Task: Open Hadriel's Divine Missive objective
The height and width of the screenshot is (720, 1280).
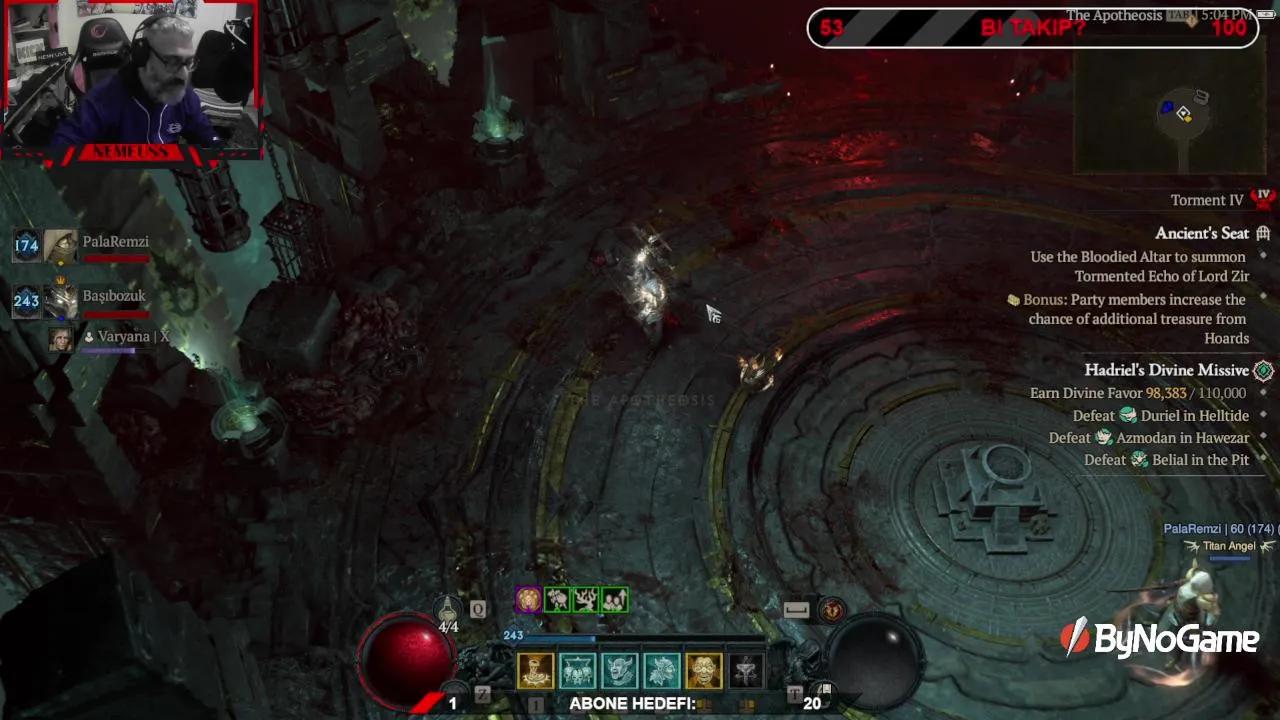Action: point(1166,370)
